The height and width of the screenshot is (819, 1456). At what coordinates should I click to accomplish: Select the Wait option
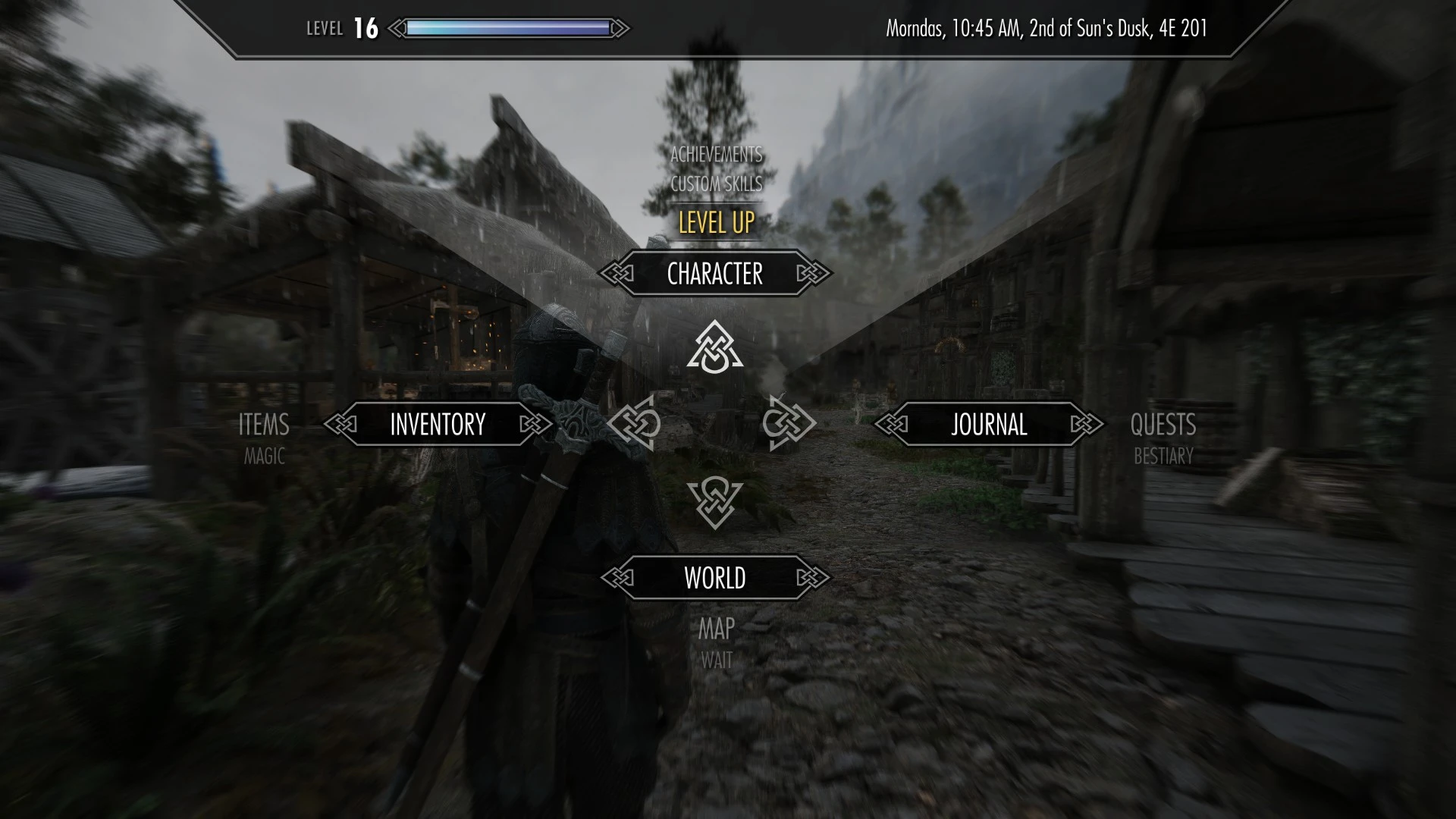(x=716, y=661)
